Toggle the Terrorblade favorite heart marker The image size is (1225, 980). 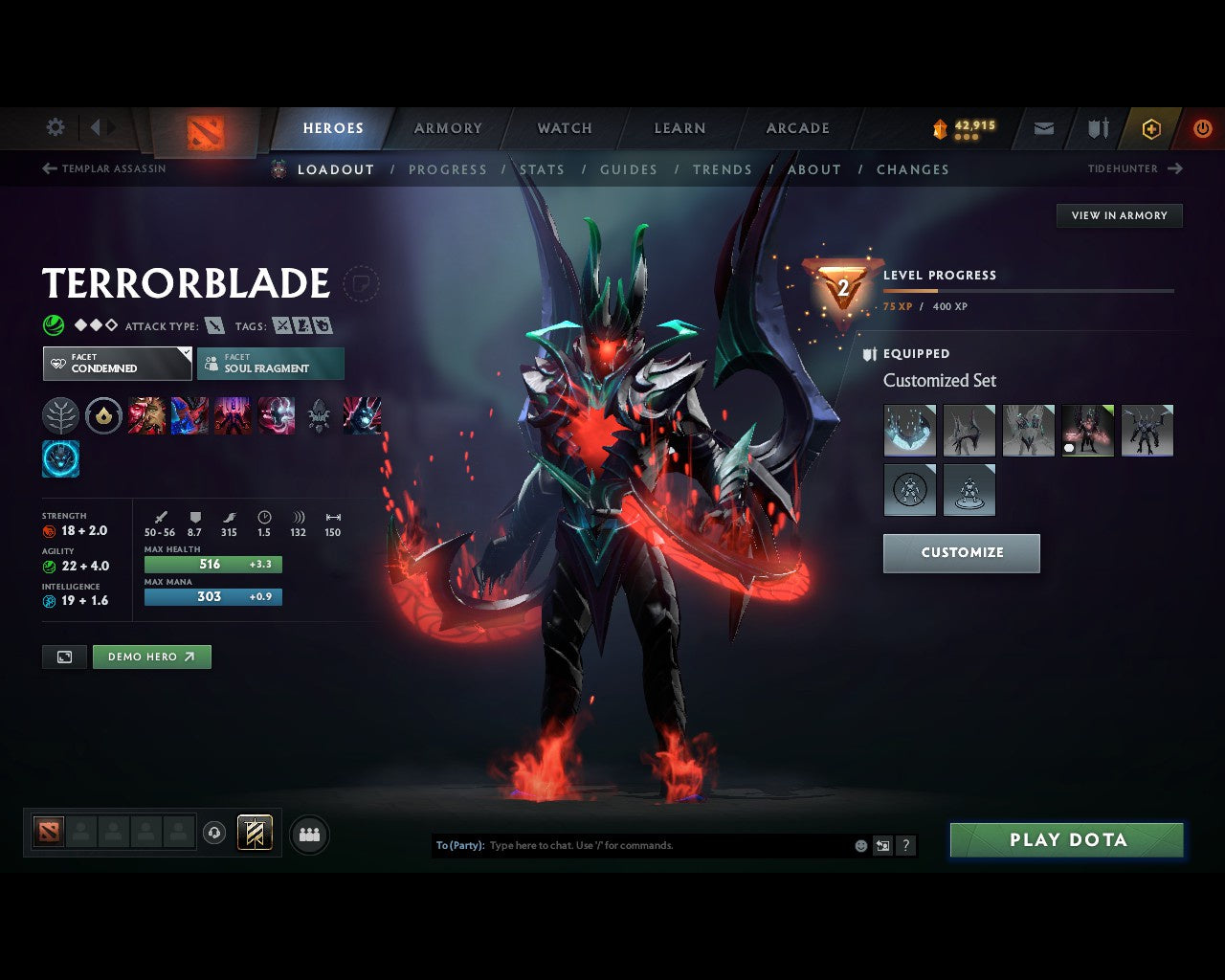point(362,284)
